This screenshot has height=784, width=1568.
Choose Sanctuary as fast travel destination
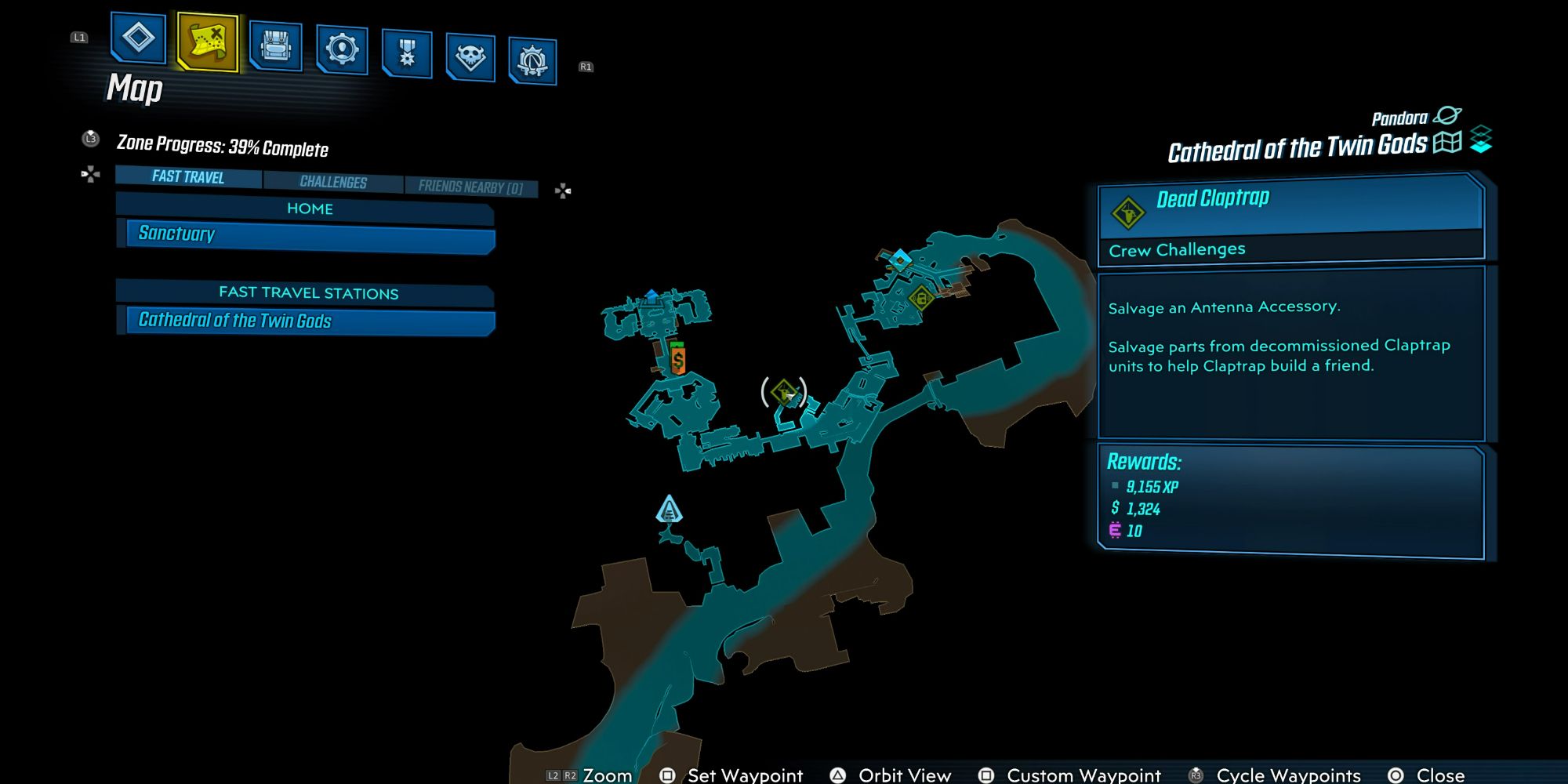[x=310, y=234]
